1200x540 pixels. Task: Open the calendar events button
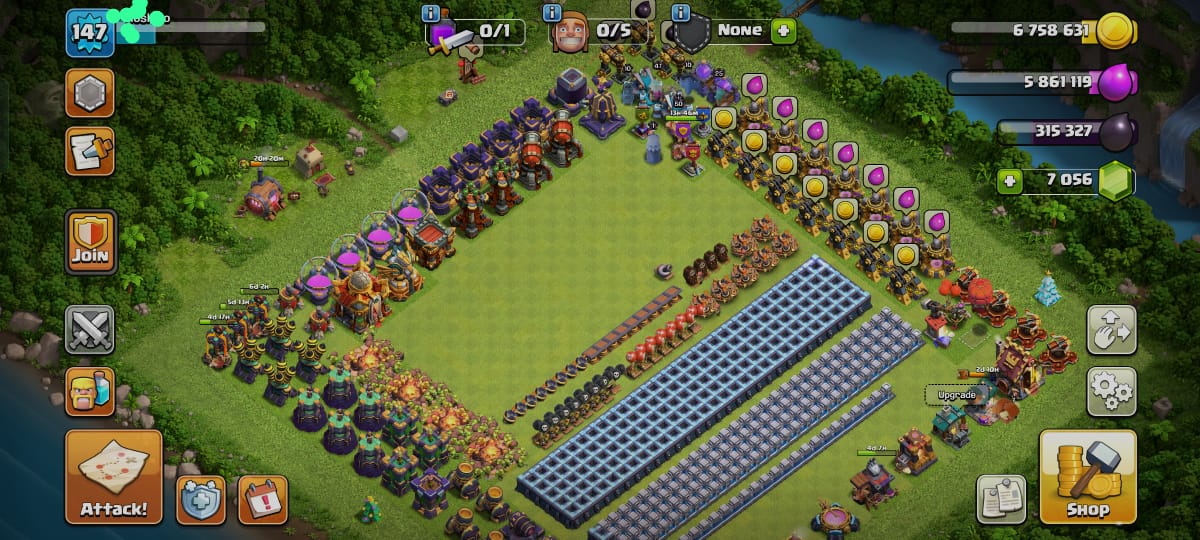[263, 499]
